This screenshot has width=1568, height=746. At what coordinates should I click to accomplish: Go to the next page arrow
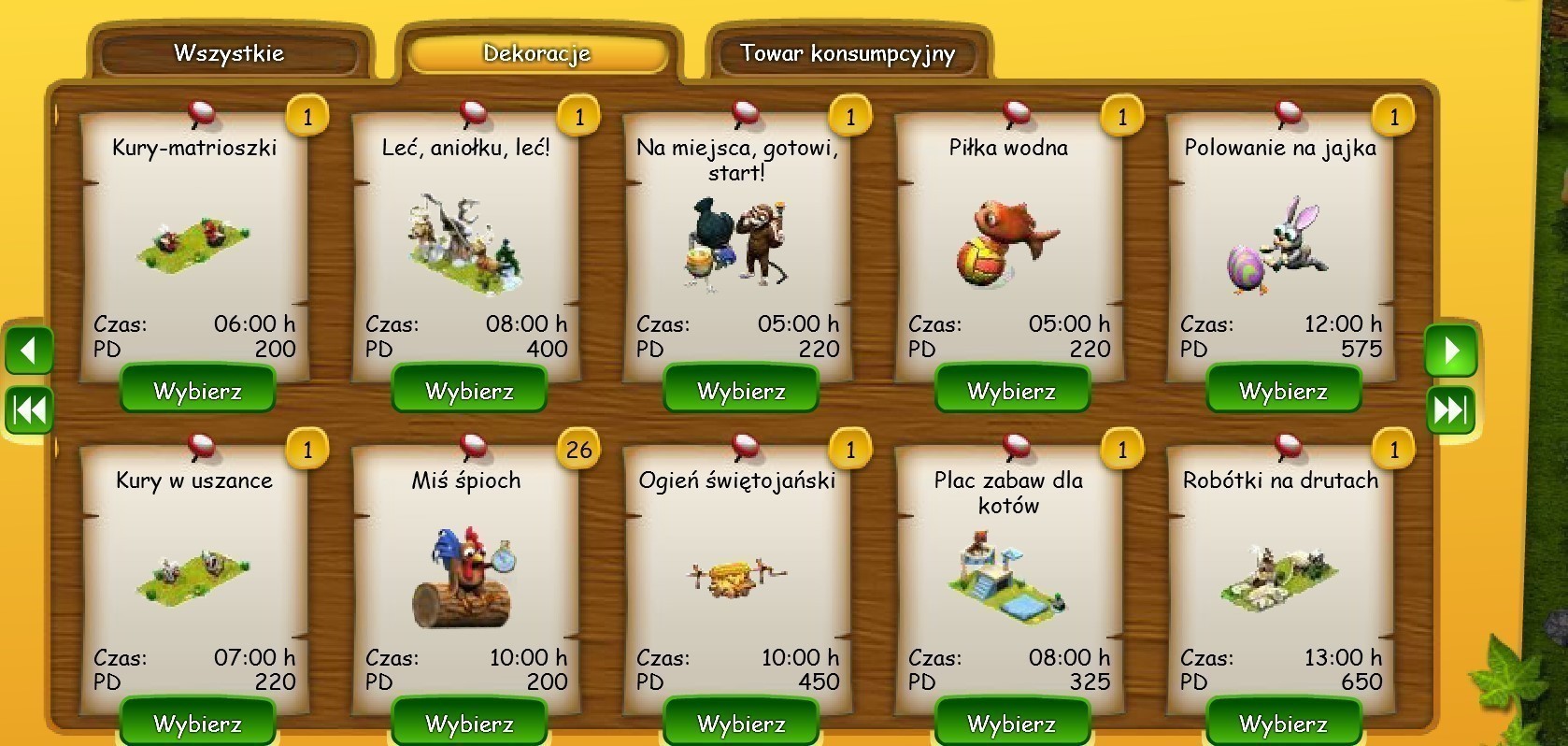(1450, 351)
